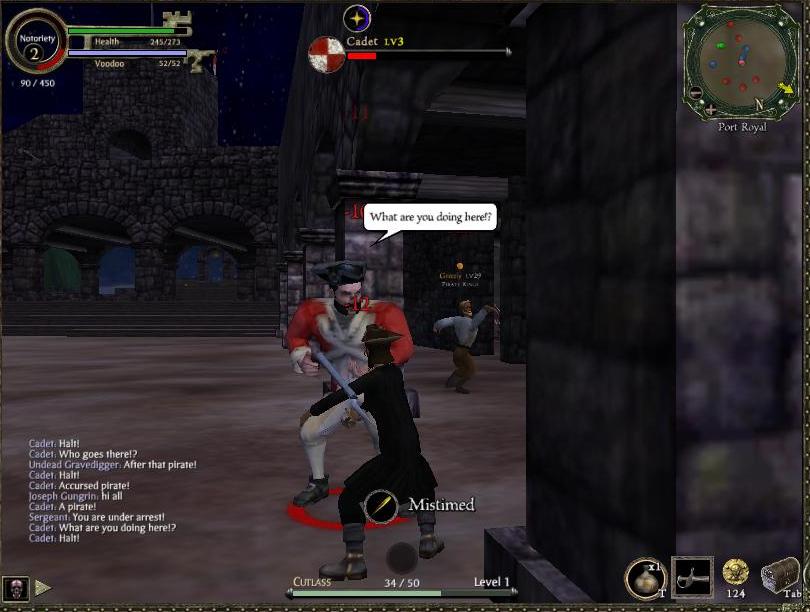Click the gold skull coin icon
Screen dimensions: 810x612
pyautogui.click(x=736, y=572)
